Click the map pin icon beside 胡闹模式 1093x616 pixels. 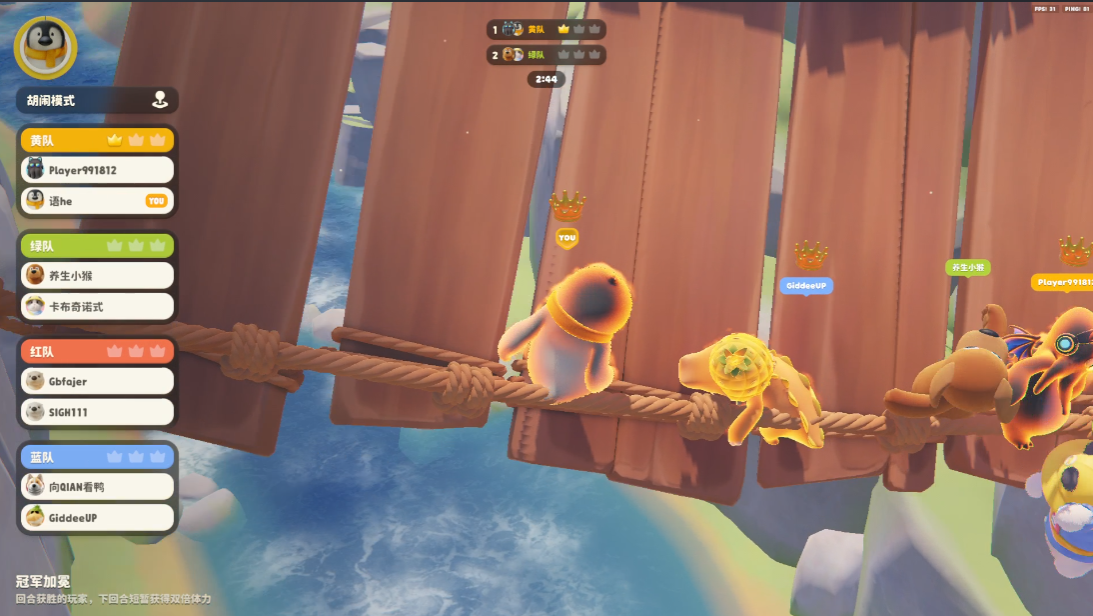(159, 100)
